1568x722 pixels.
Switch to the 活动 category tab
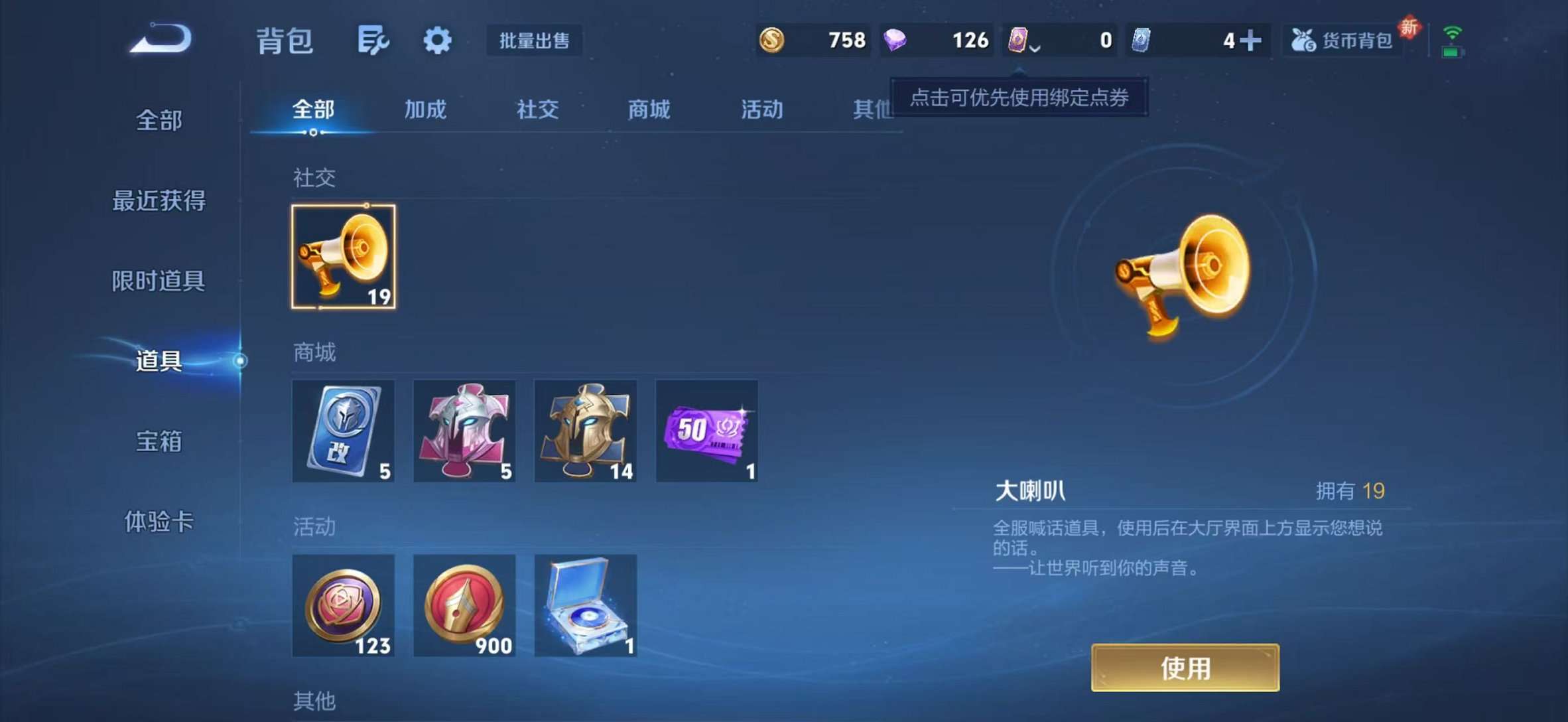point(761,109)
